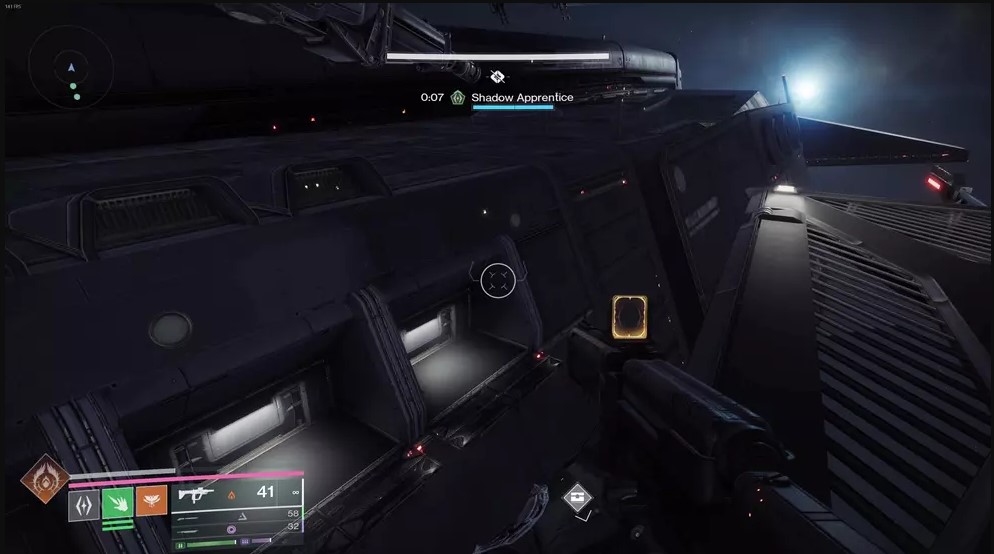Select the equipped auto rifle weapon slot
Viewport: 994px width, 554px height.
[x=238, y=494]
